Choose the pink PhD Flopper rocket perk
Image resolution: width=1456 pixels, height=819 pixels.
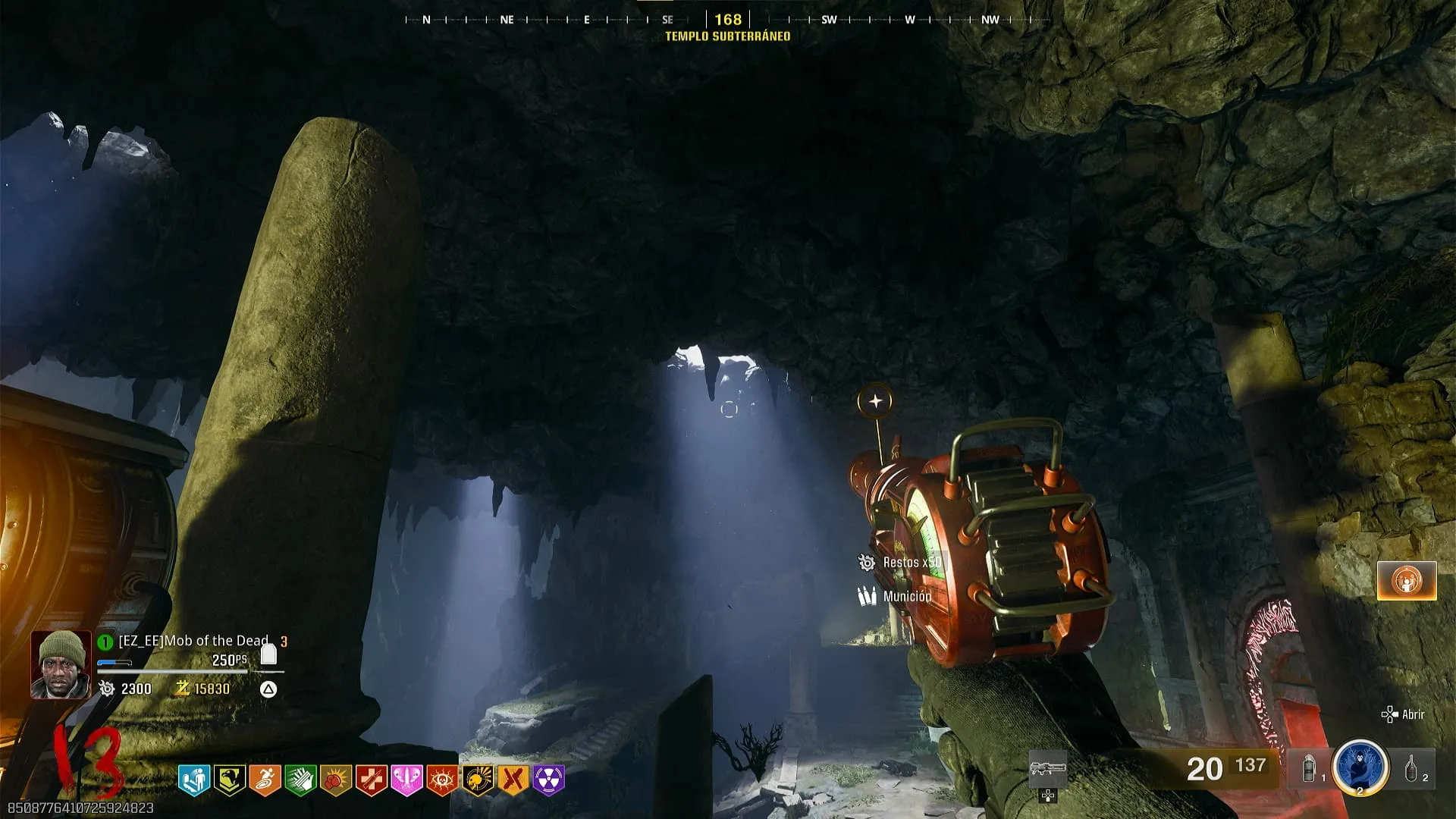[x=406, y=780]
